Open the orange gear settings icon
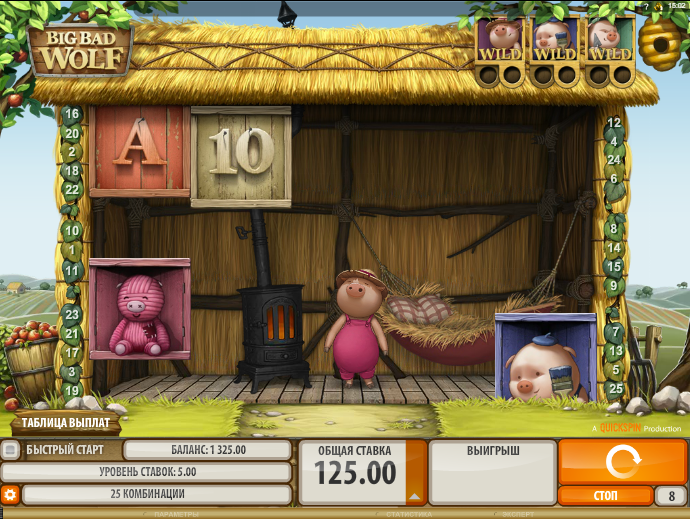The height and width of the screenshot is (519, 690). click(x=10, y=494)
